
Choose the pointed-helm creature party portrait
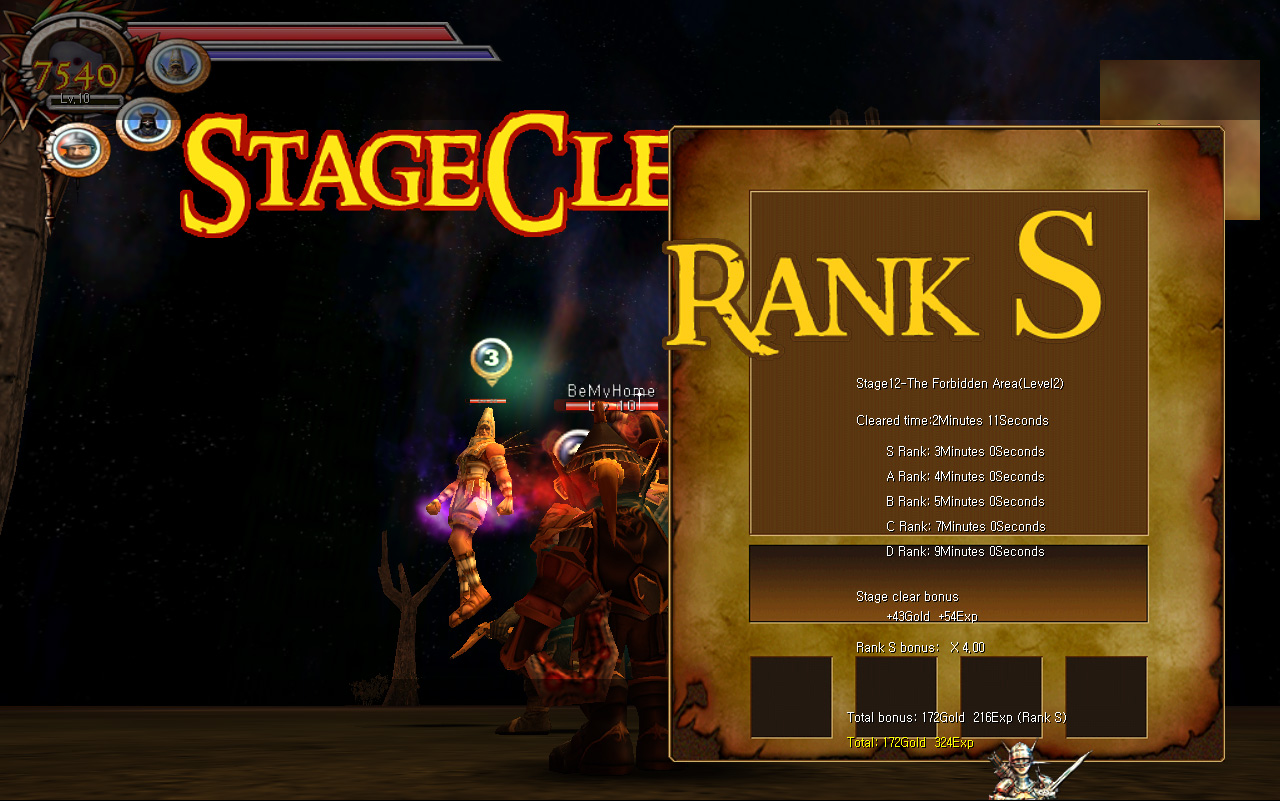click(x=178, y=66)
